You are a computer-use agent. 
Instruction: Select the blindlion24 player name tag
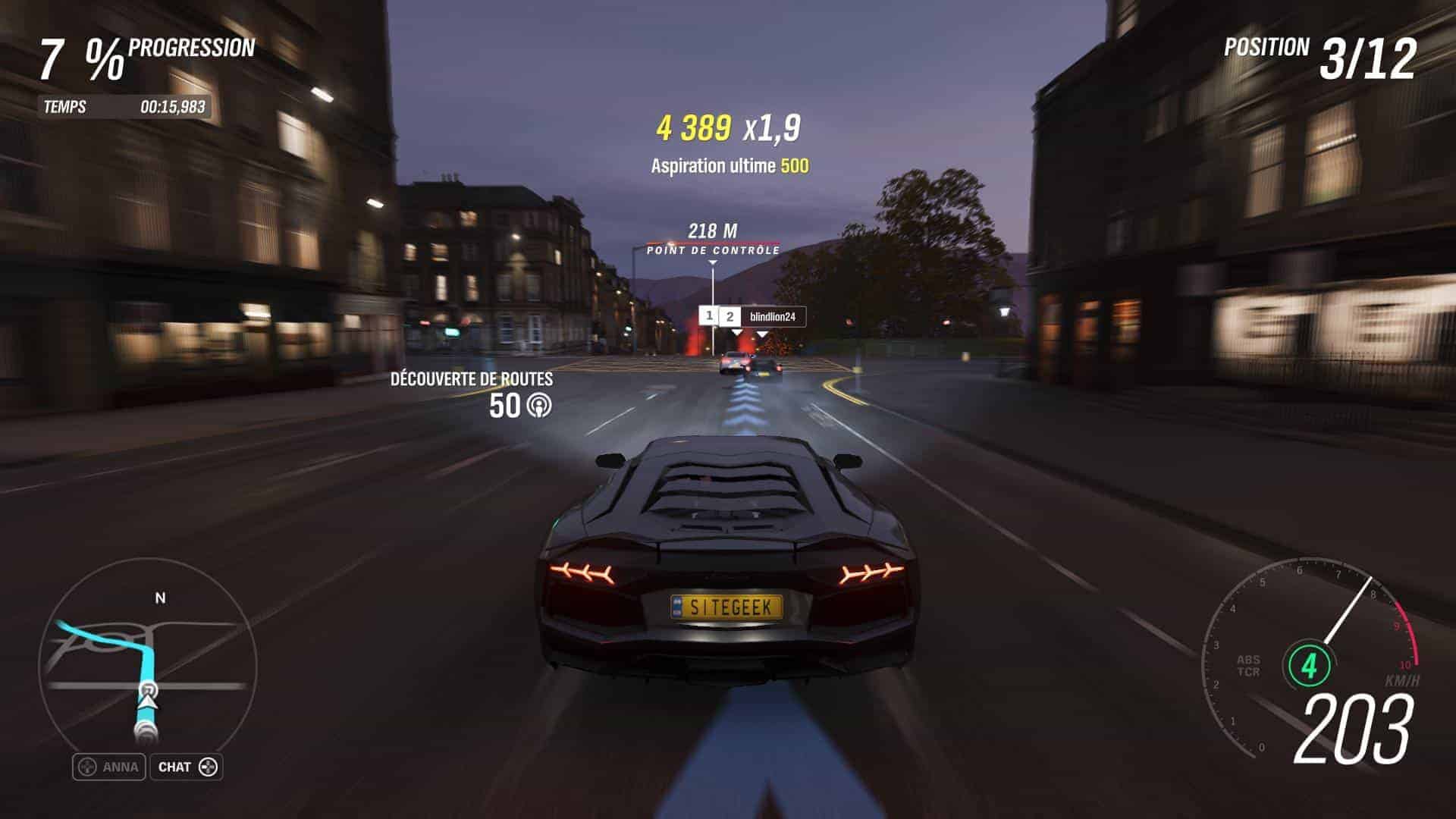pyautogui.click(x=771, y=317)
